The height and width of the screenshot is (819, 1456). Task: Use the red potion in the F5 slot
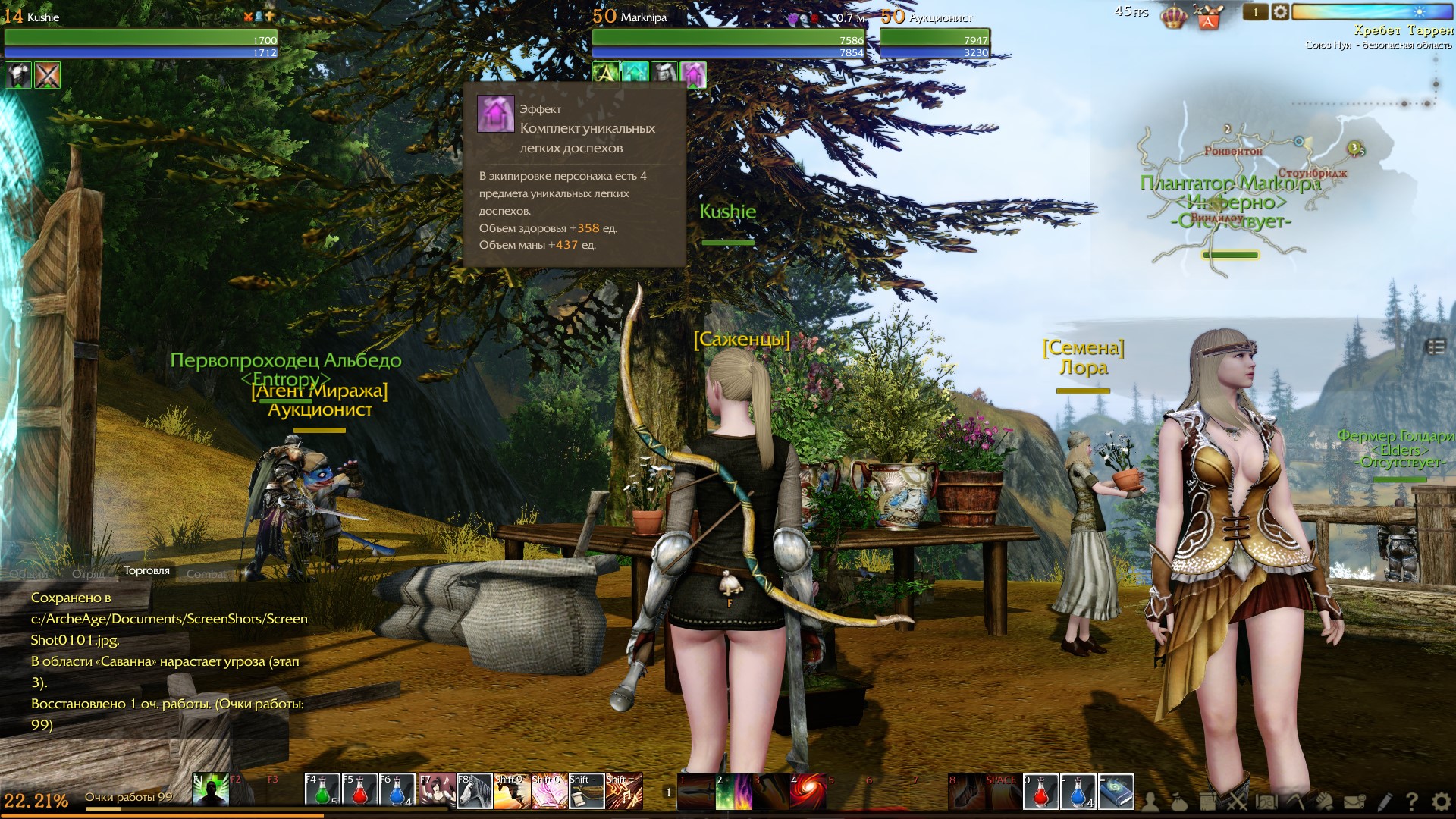[x=359, y=791]
